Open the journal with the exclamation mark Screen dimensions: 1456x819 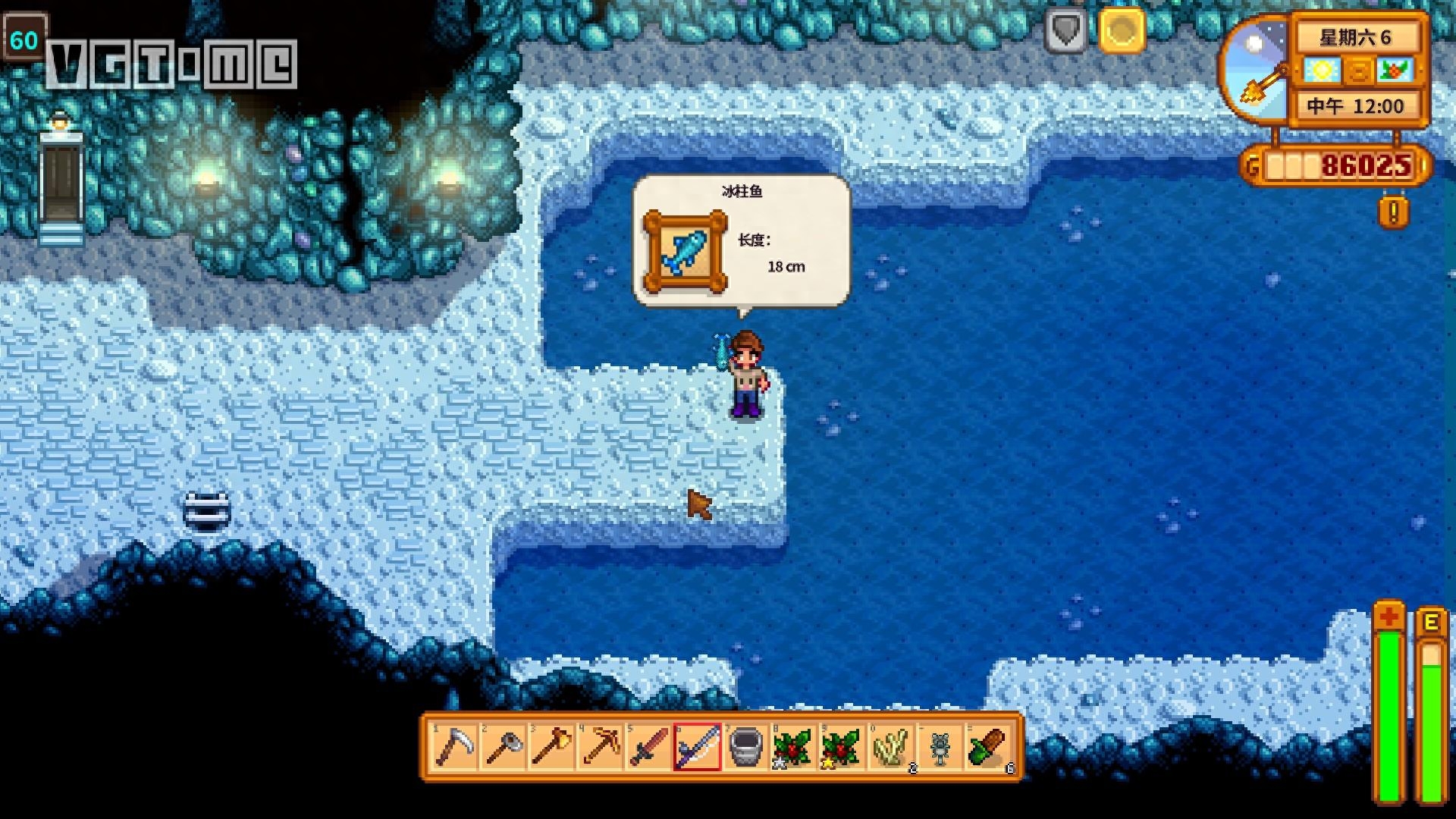tap(1393, 212)
